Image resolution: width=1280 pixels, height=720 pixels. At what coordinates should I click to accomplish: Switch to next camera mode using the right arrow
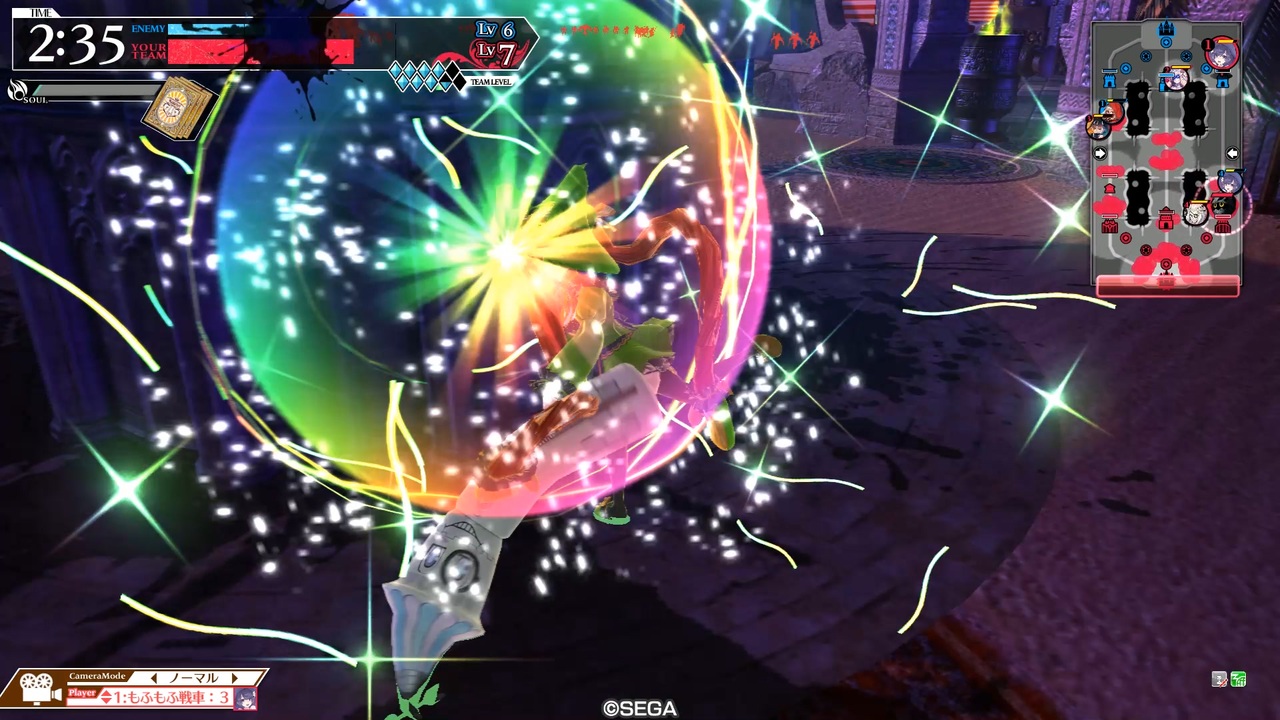tap(234, 677)
